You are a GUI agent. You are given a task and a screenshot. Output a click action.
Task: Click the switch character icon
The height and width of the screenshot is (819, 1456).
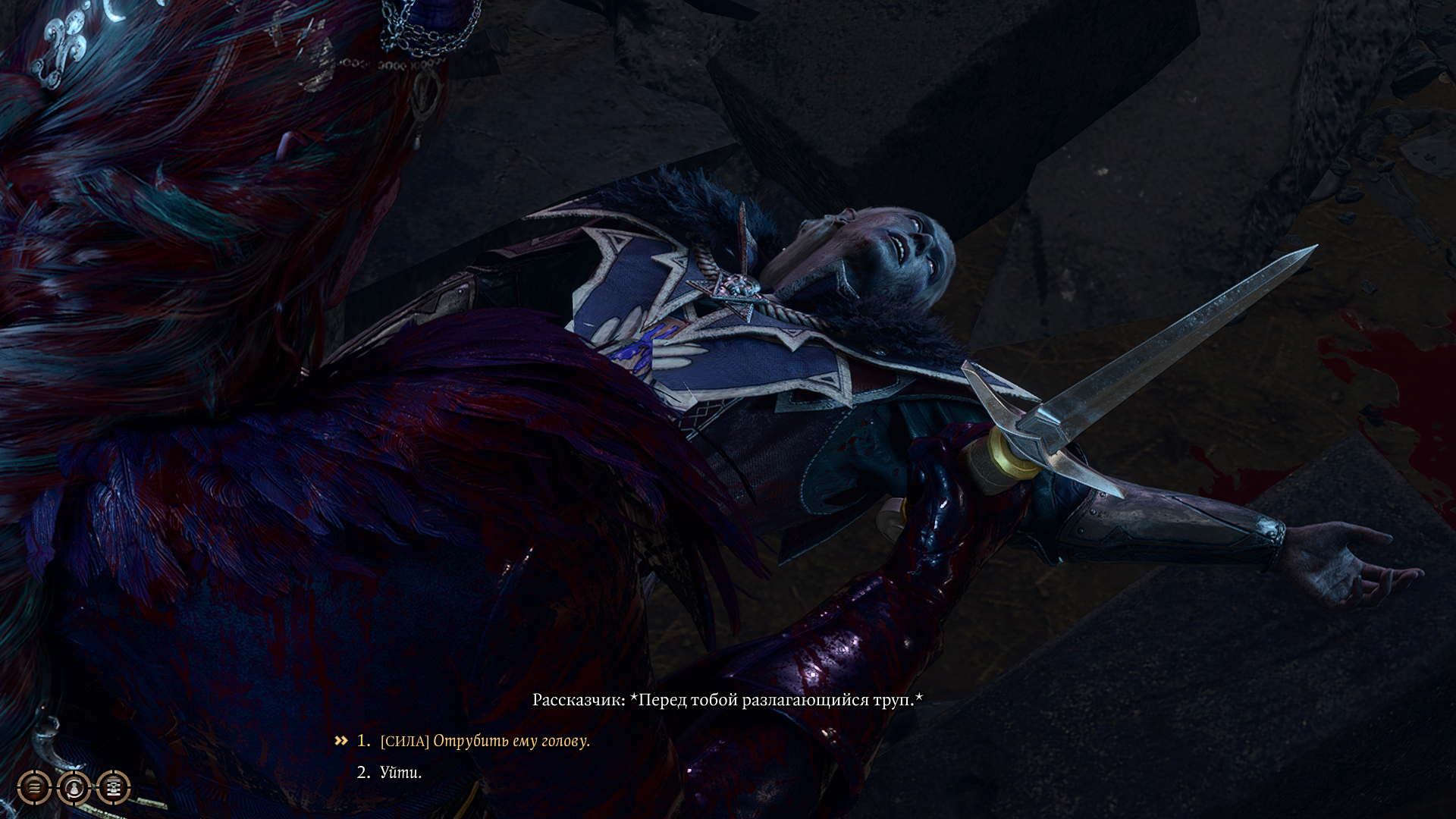(74, 788)
